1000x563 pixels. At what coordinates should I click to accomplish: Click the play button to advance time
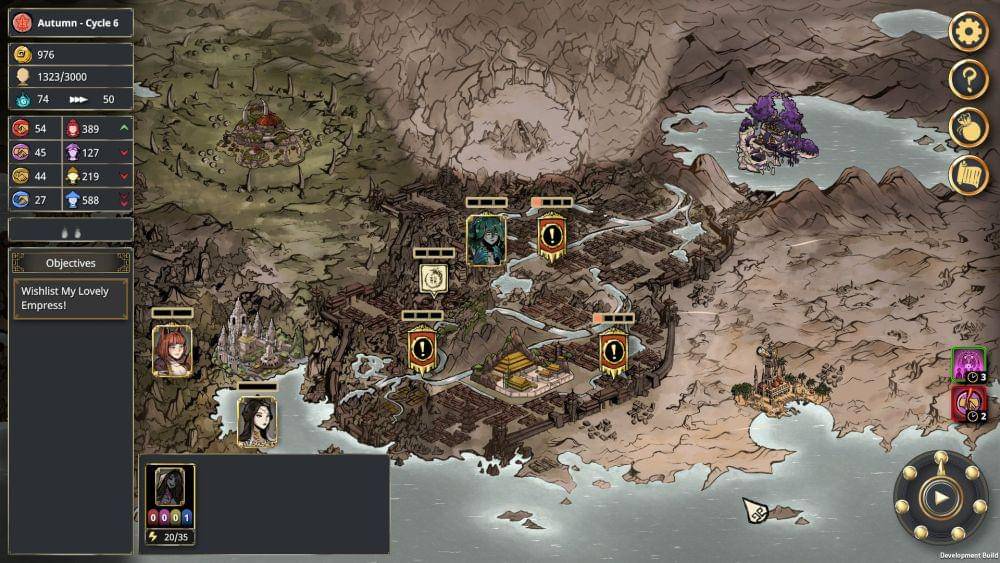tap(940, 497)
